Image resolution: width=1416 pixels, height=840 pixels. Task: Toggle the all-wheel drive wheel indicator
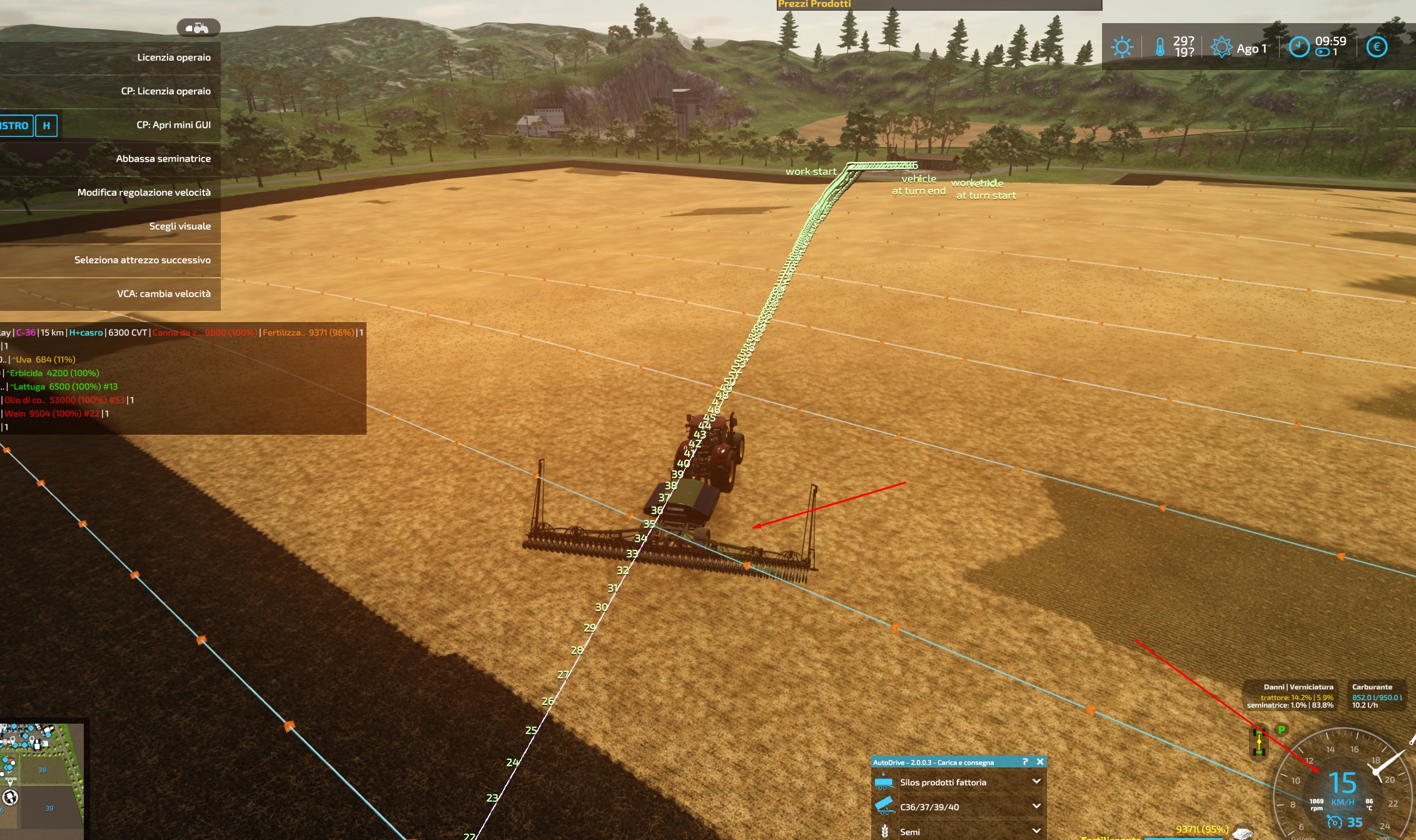click(x=1259, y=742)
